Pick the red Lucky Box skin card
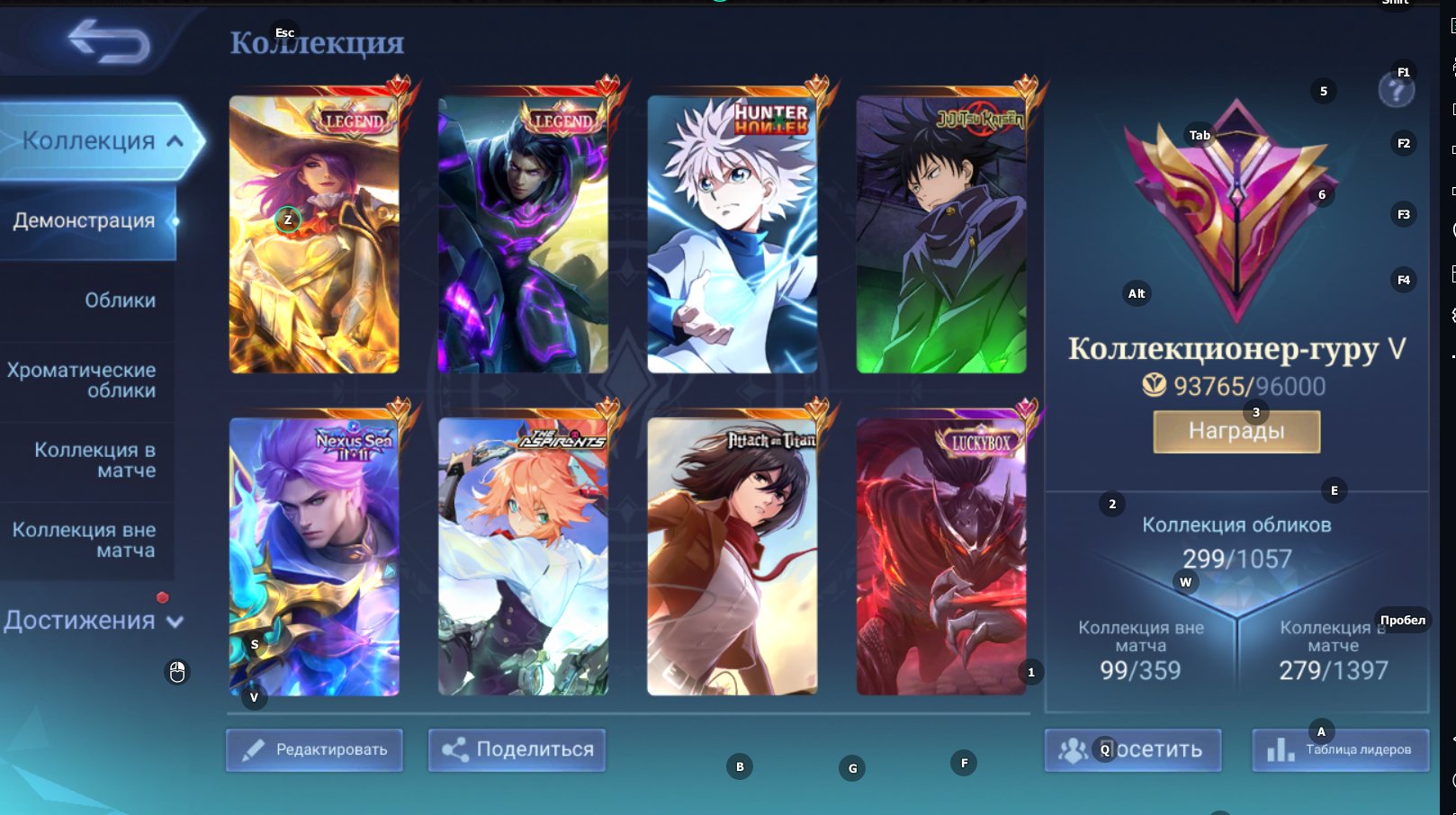The image size is (1456, 815). tap(941, 558)
